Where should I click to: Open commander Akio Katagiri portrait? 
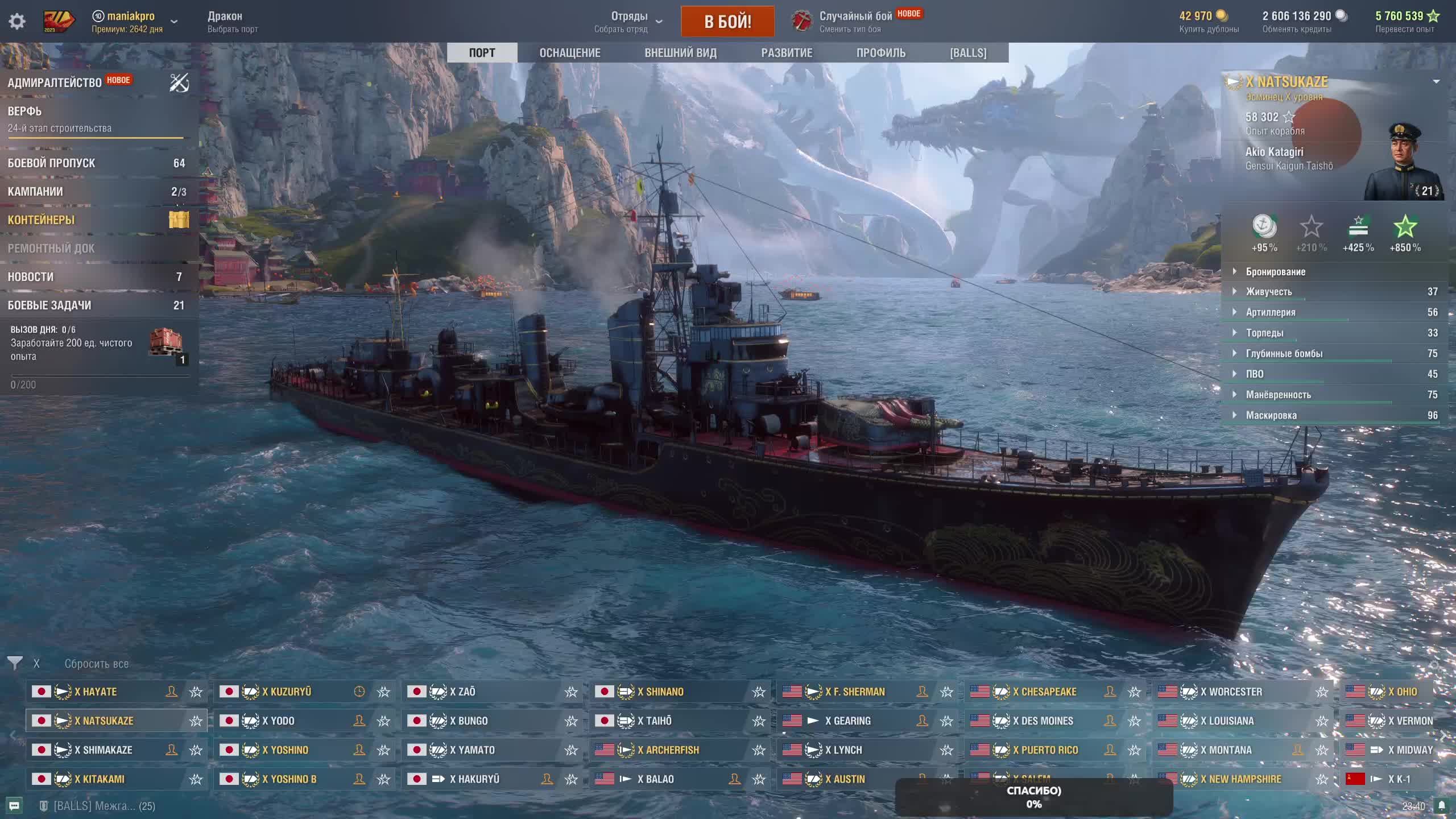1404,162
